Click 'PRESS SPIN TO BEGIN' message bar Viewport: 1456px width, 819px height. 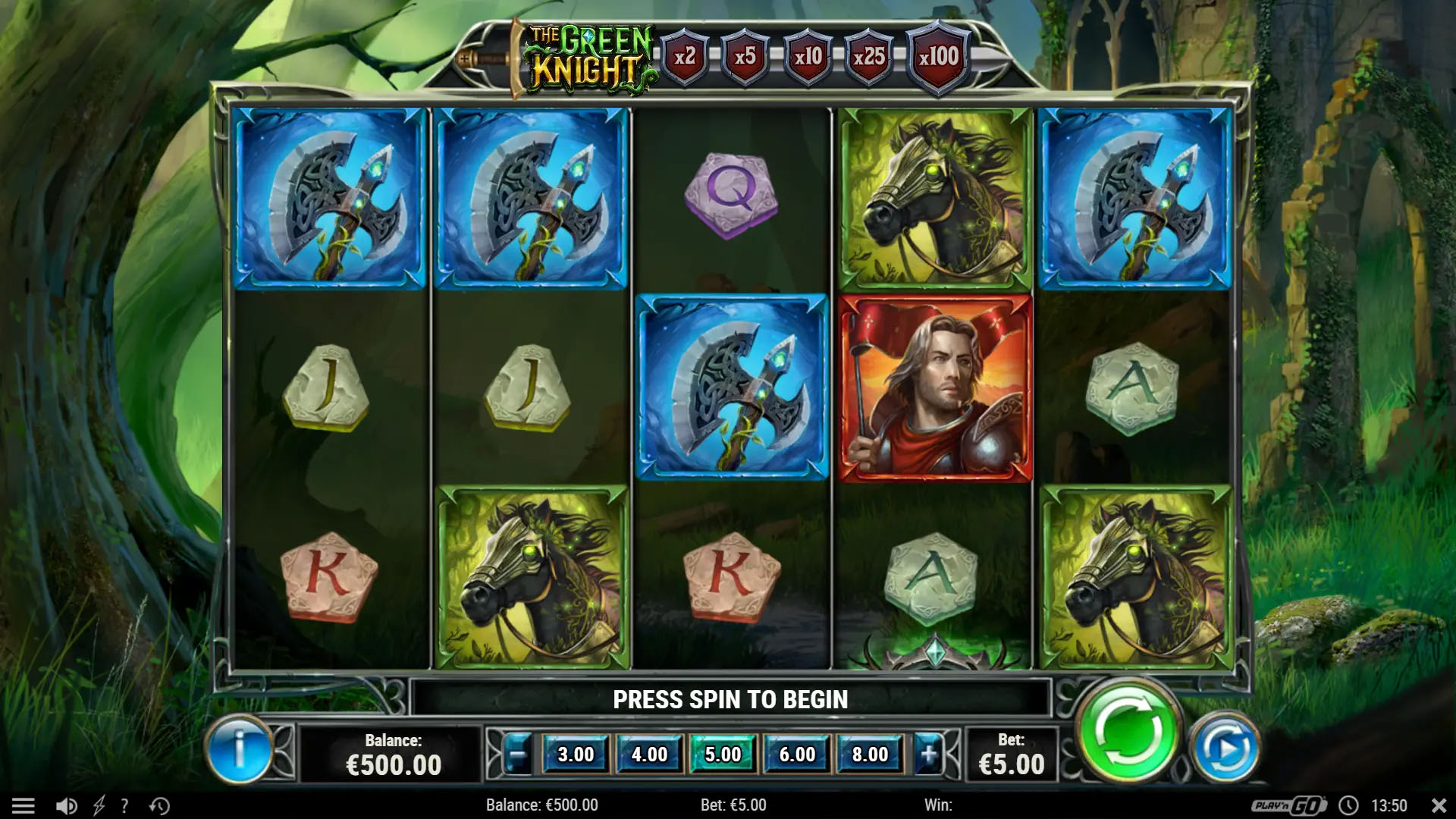[x=730, y=699]
